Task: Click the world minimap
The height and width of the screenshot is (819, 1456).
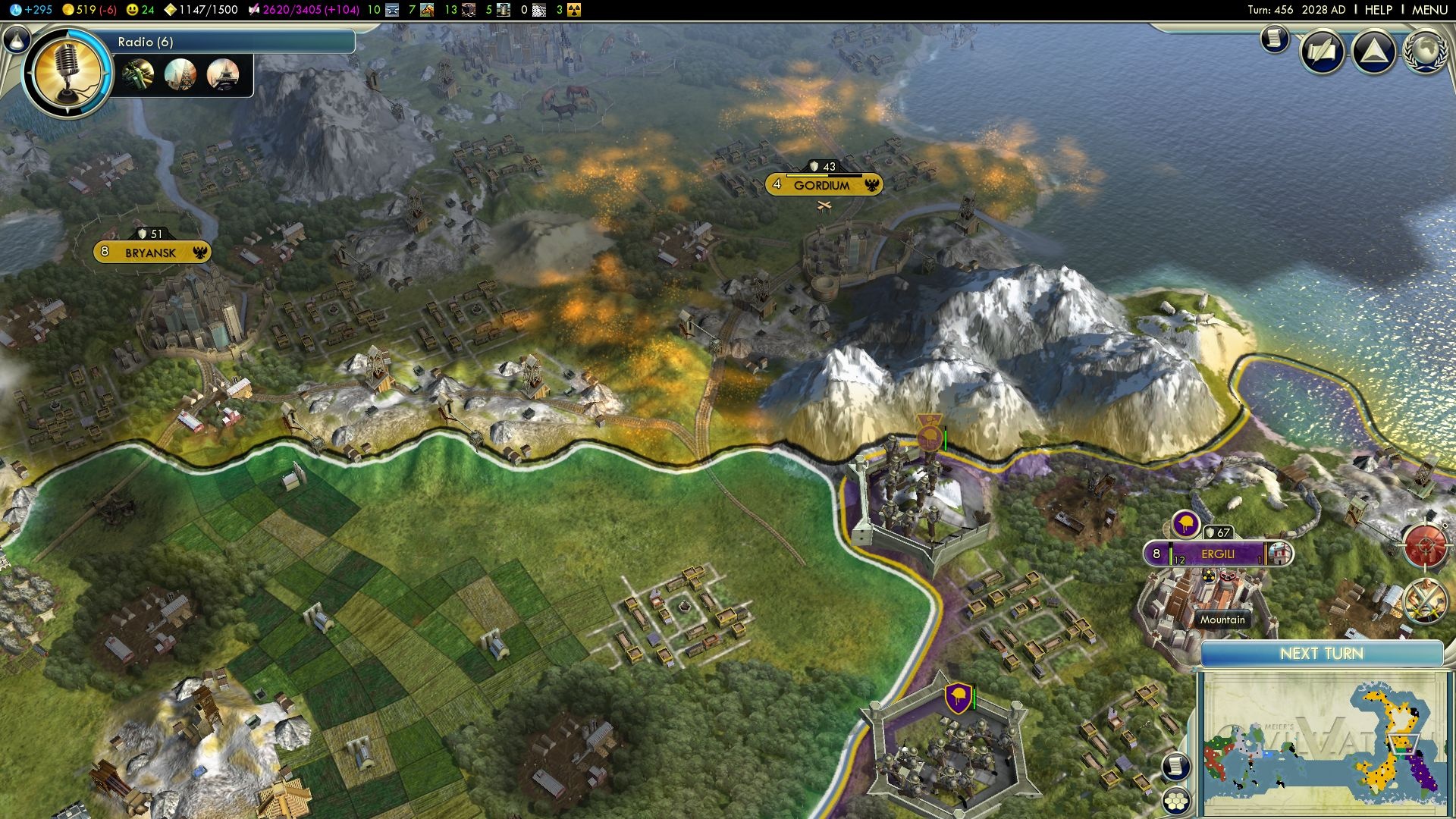Action: pyautogui.click(x=1322, y=742)
